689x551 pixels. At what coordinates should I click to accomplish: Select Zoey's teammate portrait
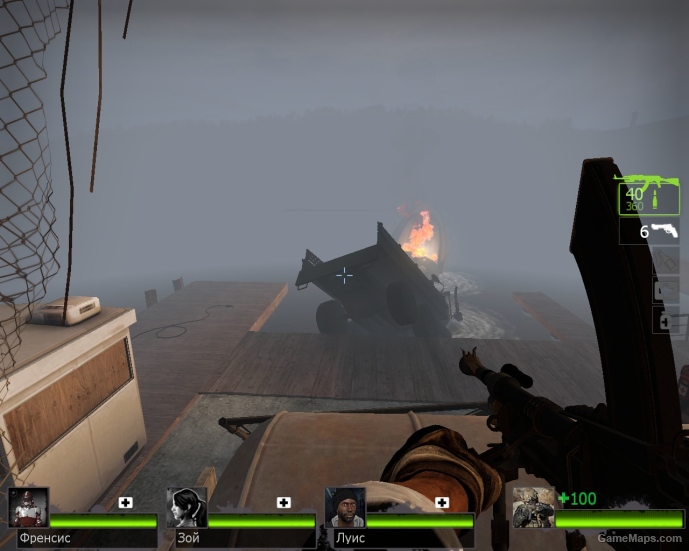click(186, 508)
